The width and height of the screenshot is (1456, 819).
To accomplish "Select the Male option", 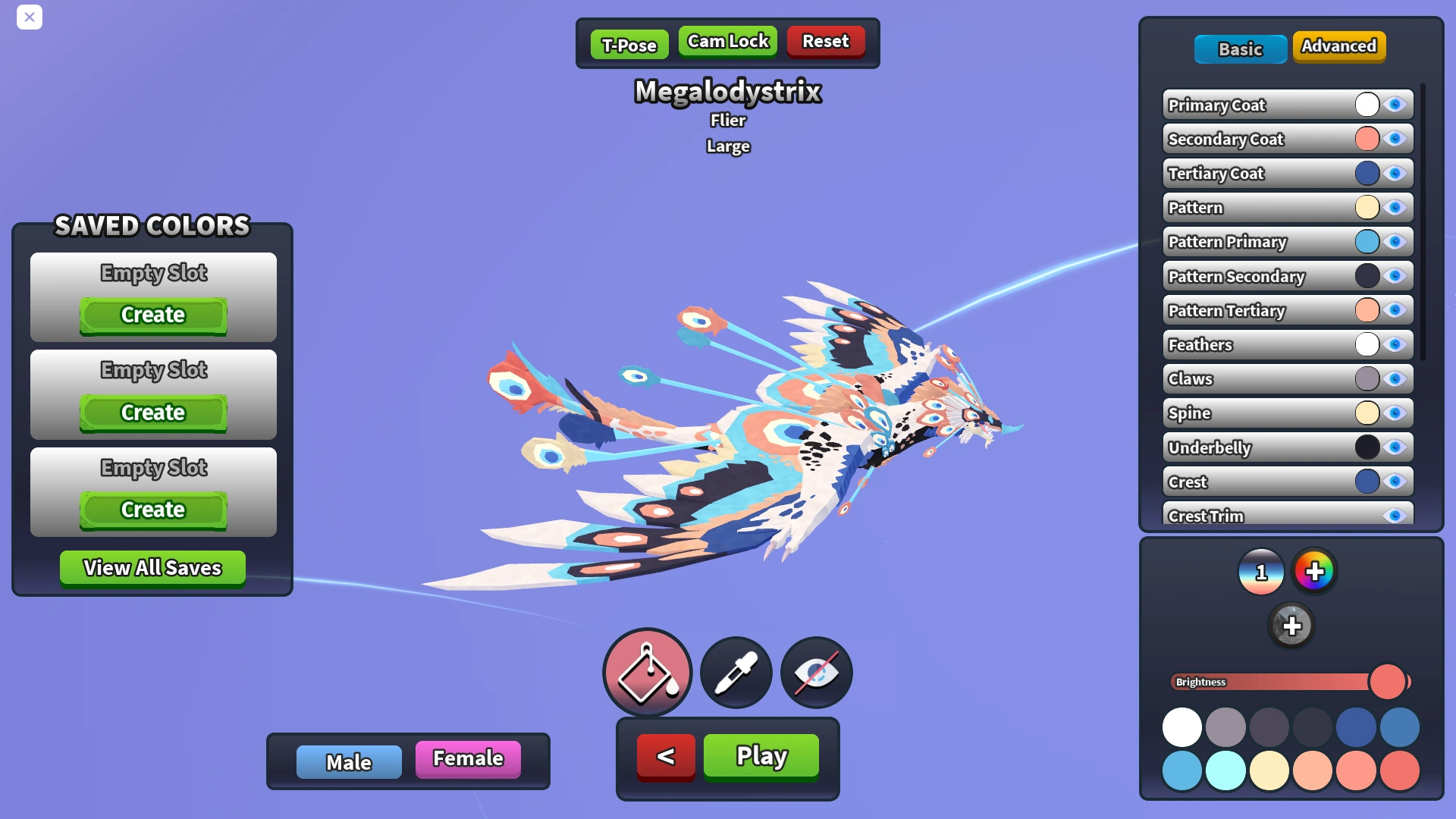I will pyautogui.click(x=349, y=762).
